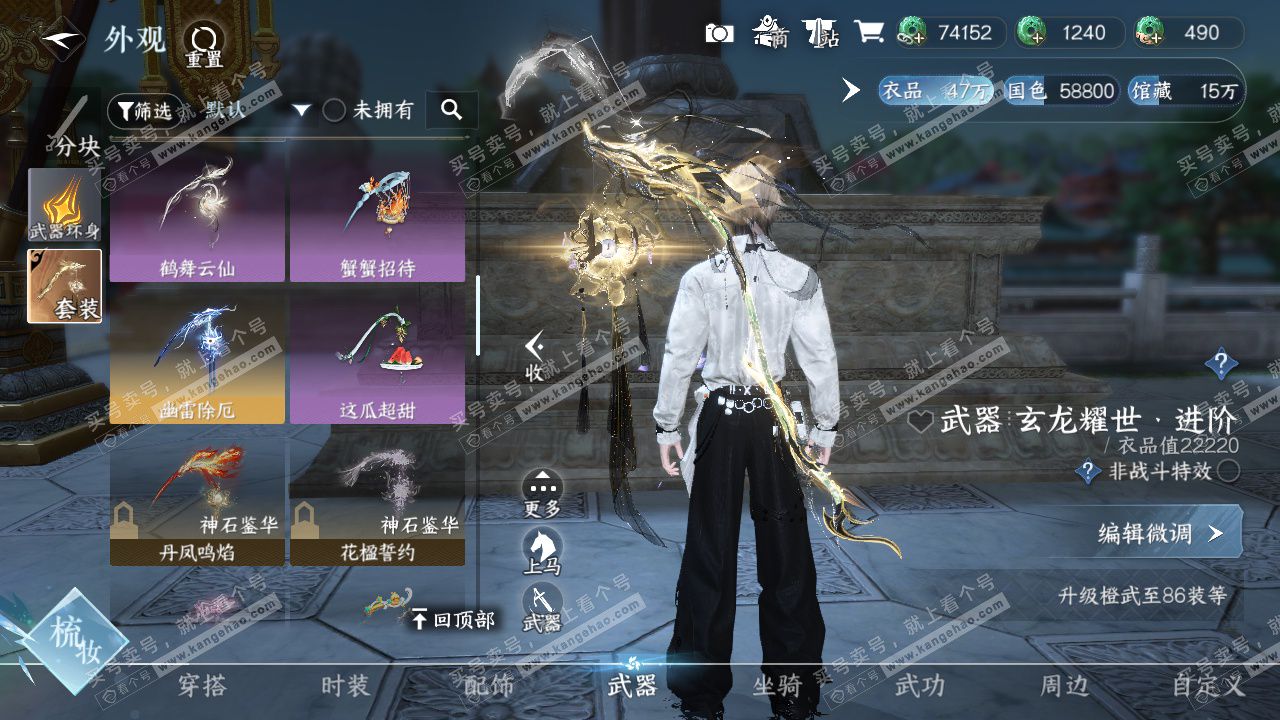Reset appearance with the 重置 button
This screenshot has height=720, width=1280.
tap(205, 46)
